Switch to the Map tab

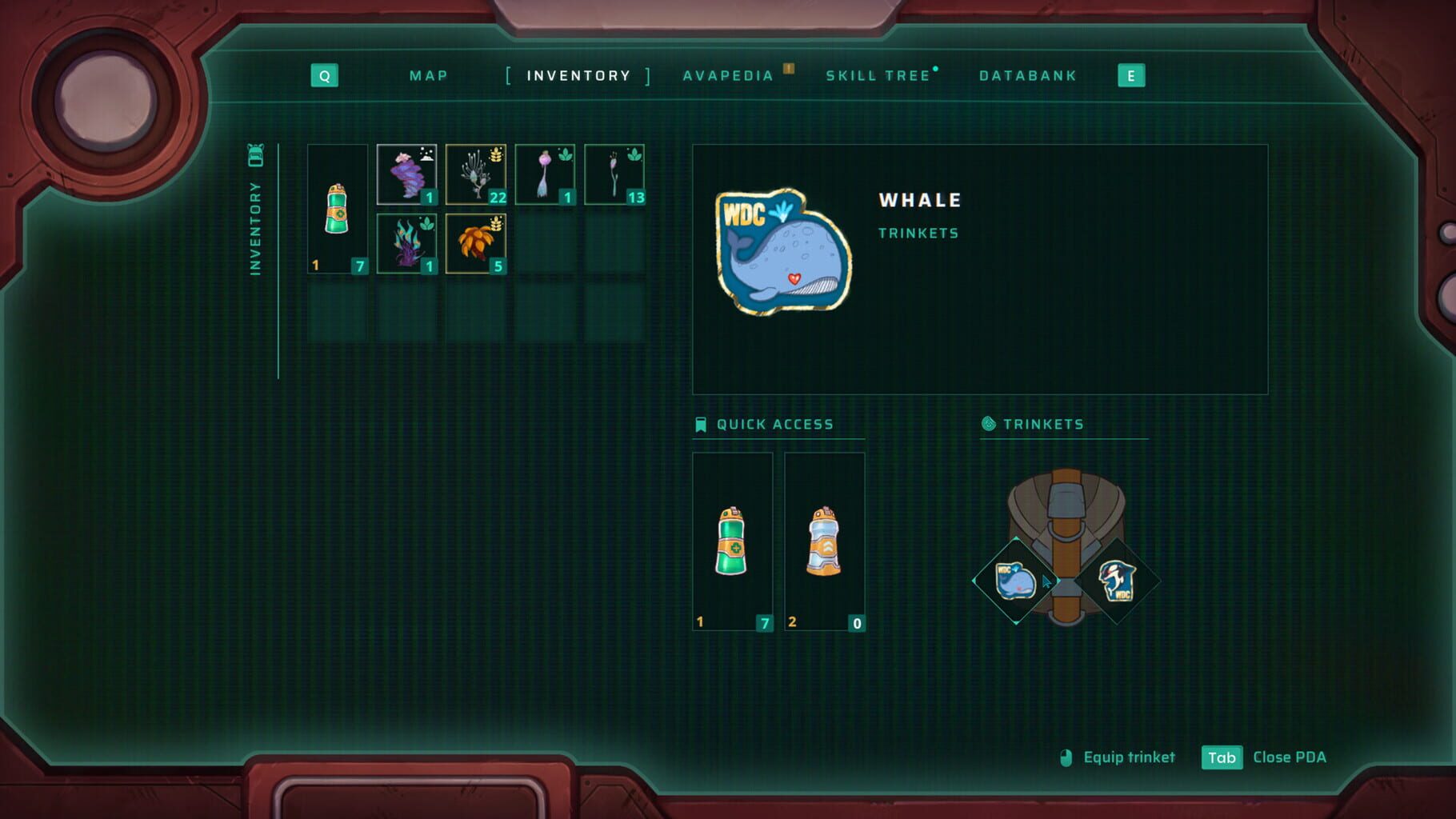429,75
